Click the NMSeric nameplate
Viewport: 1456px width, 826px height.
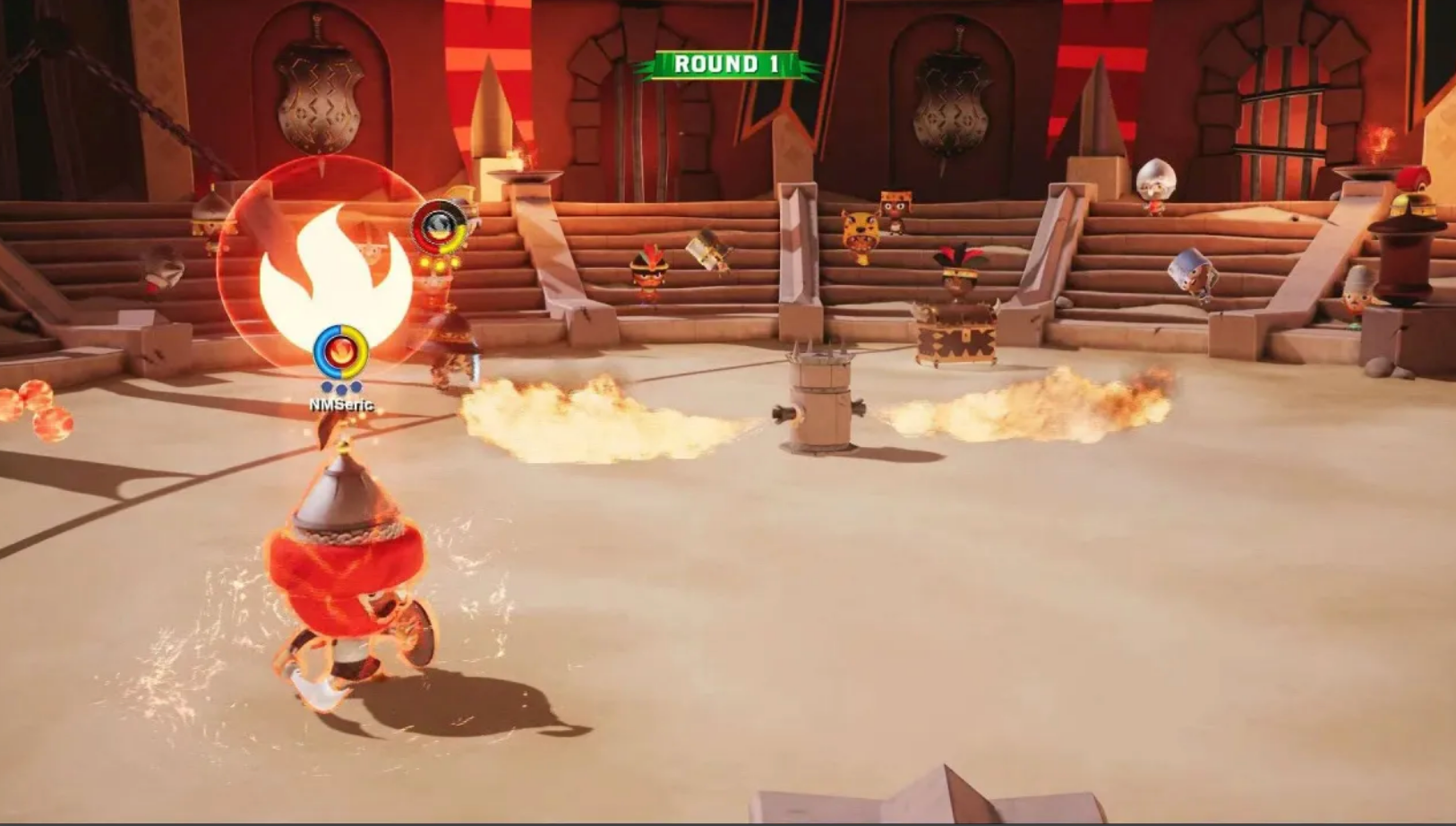(x=340, y=403)
